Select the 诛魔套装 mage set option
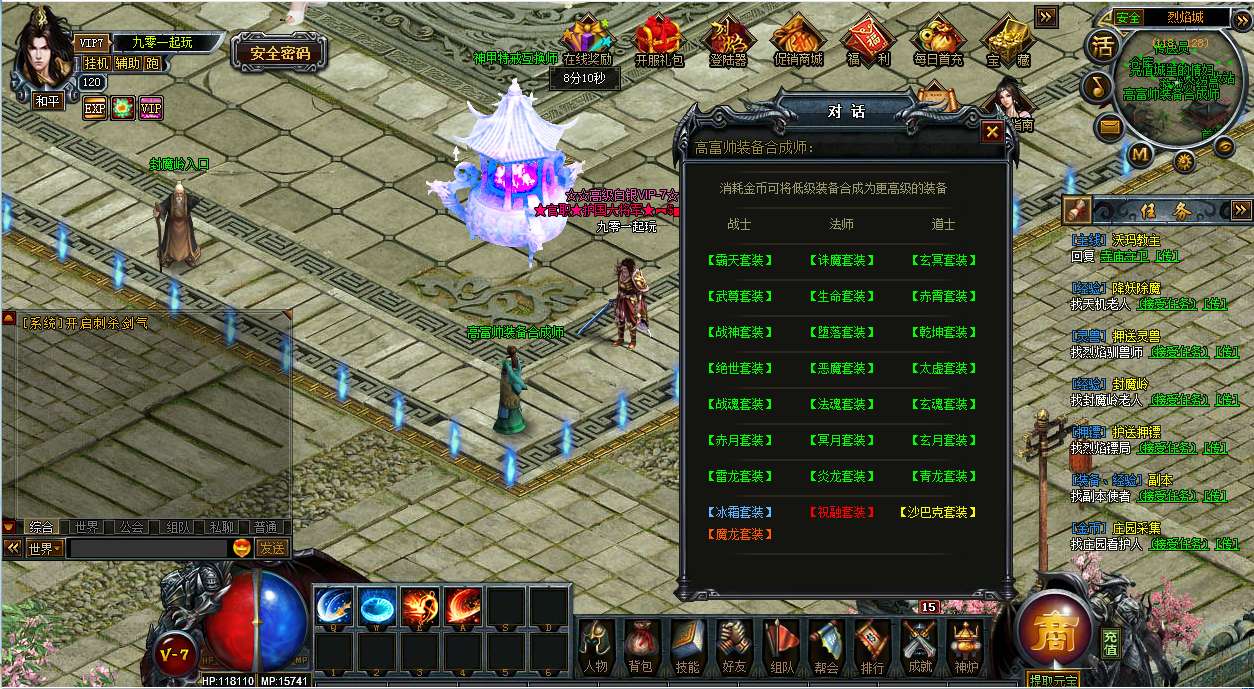The image size is (1254, 689). click(x=841, y=260)
